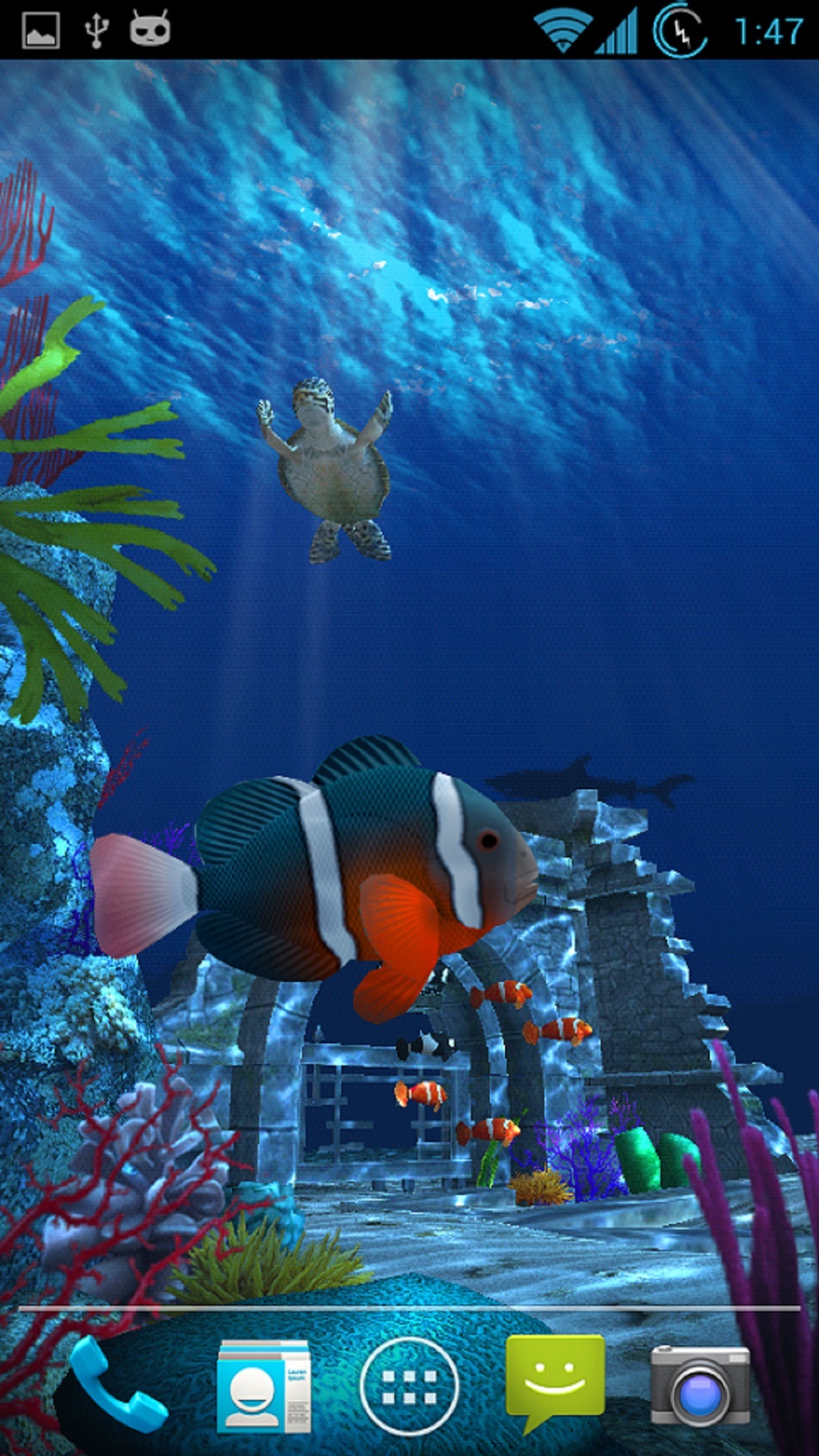Viewport: 819px width, 1456px height.
Task: Tap the CyanogenMod mascot notification icon
Action: click(150, 30)
